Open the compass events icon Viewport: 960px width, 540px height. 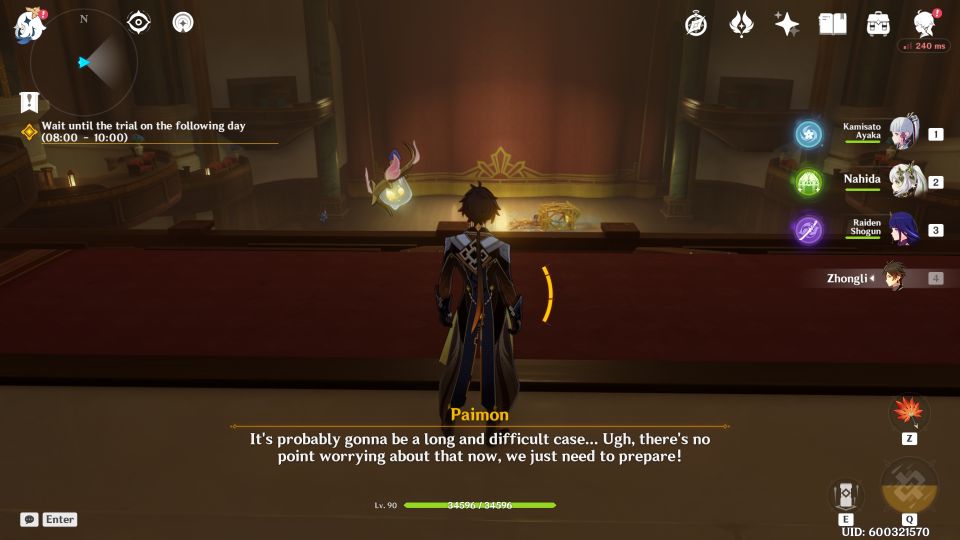(696, 24)
